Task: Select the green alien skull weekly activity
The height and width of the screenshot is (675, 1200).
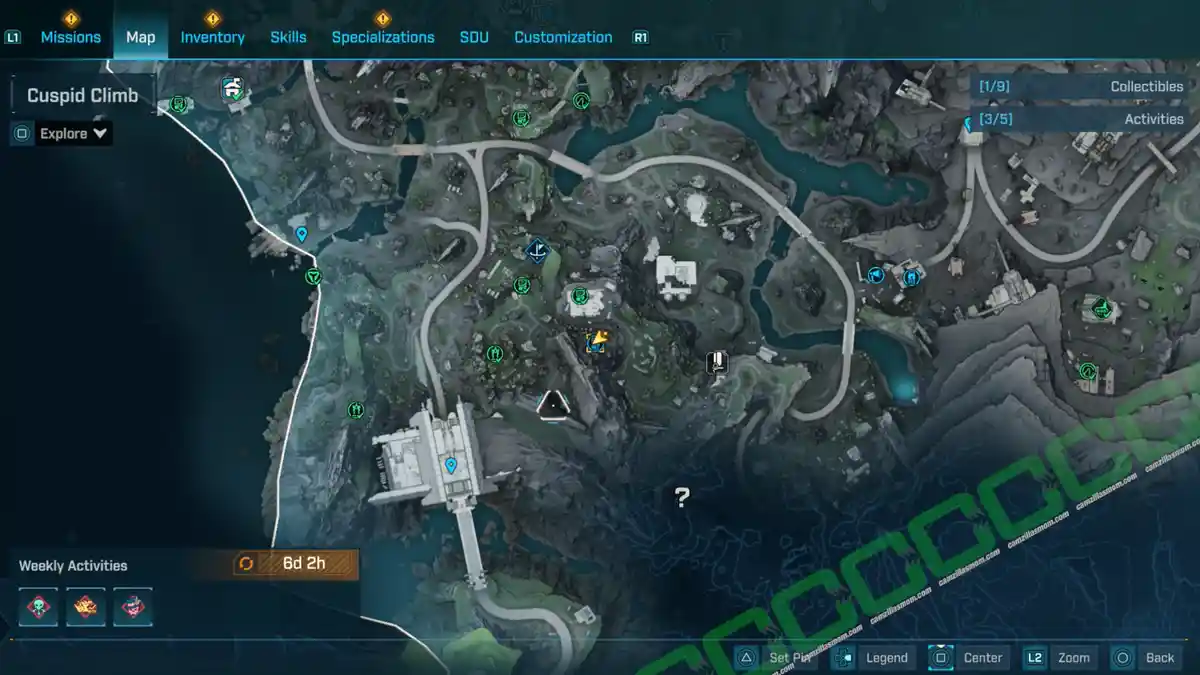Action: click(x=40, y=607)
